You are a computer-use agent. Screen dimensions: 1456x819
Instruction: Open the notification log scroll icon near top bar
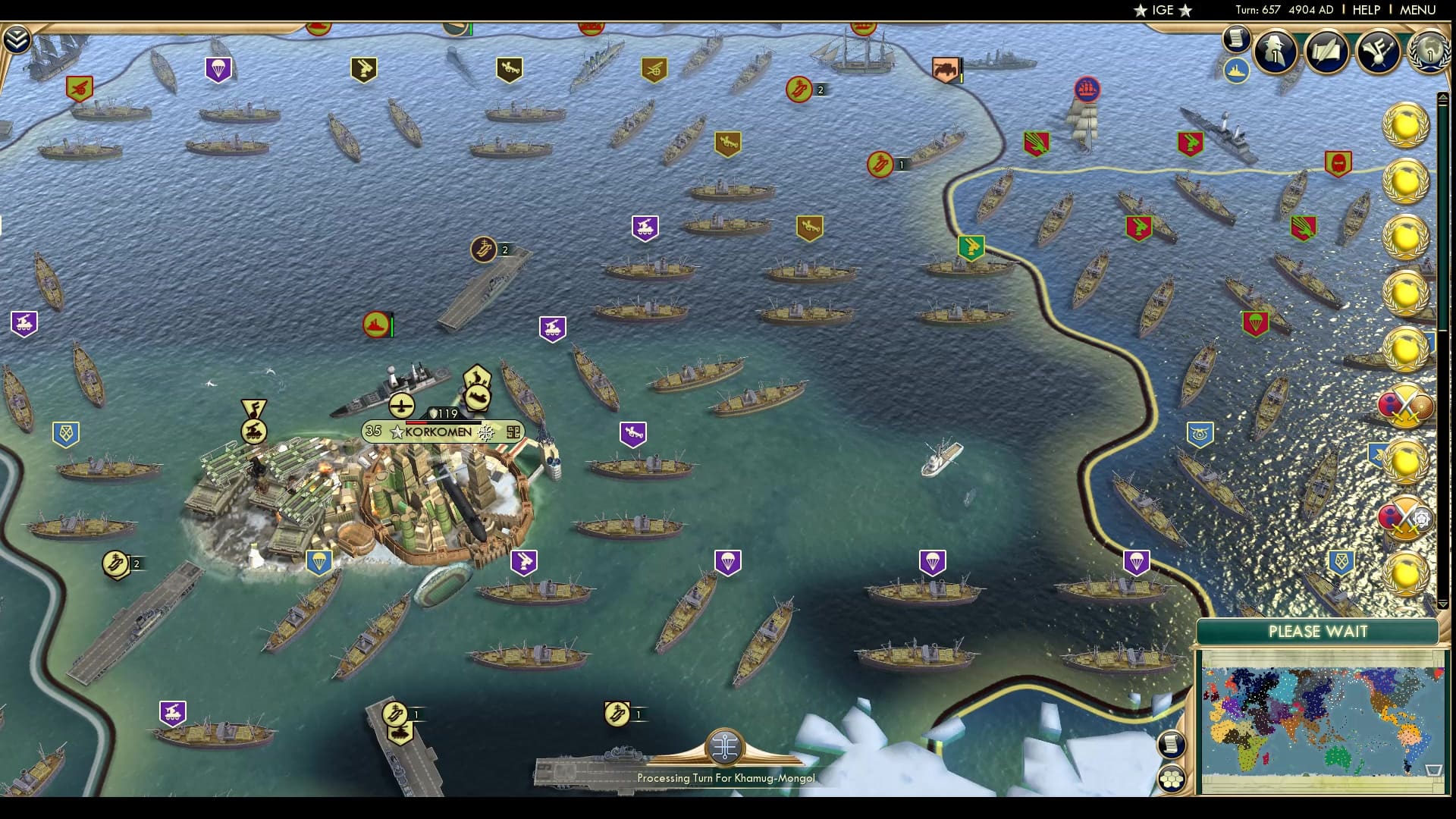pos(1235,39)
